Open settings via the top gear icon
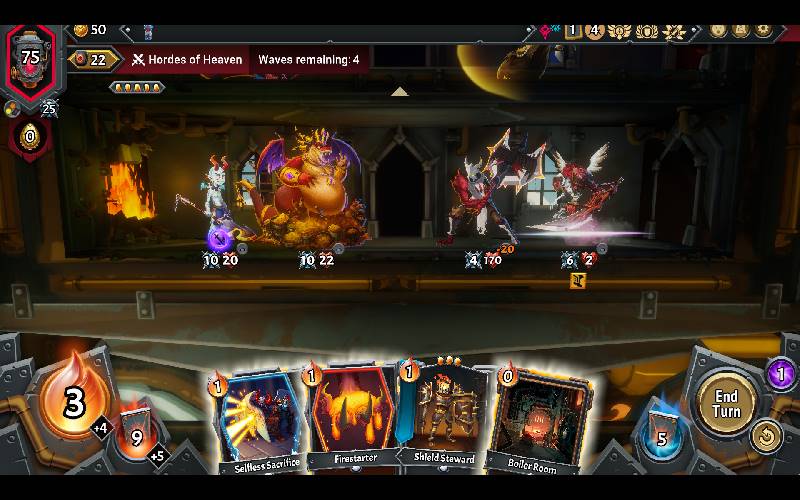This screenshot has width=800, height=500. 764,30
